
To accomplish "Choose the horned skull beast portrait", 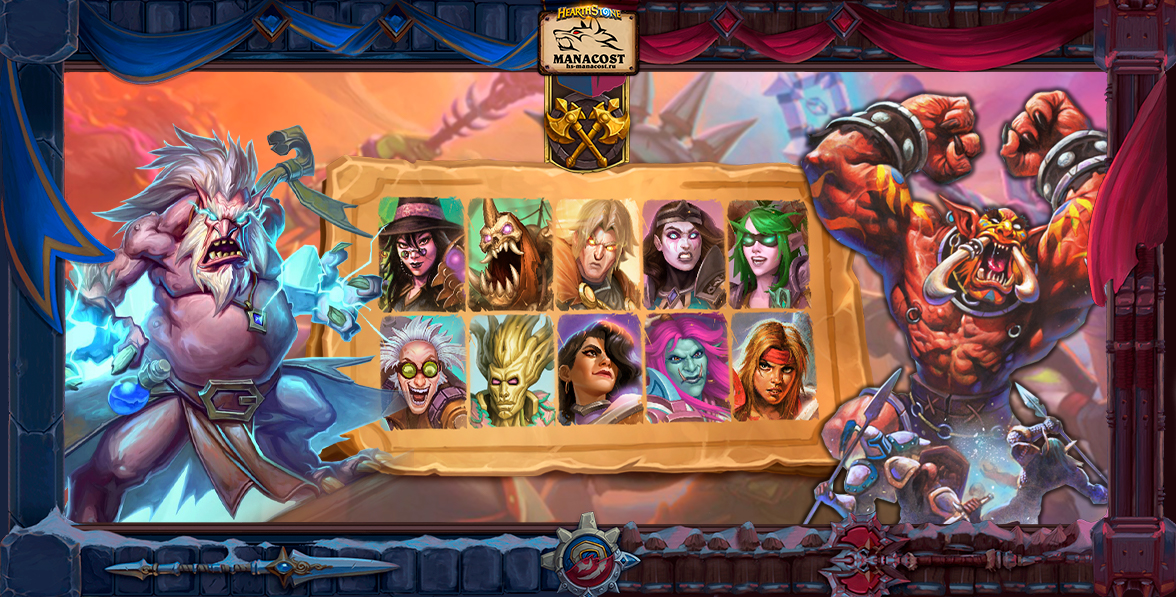I will click(510, 254).
